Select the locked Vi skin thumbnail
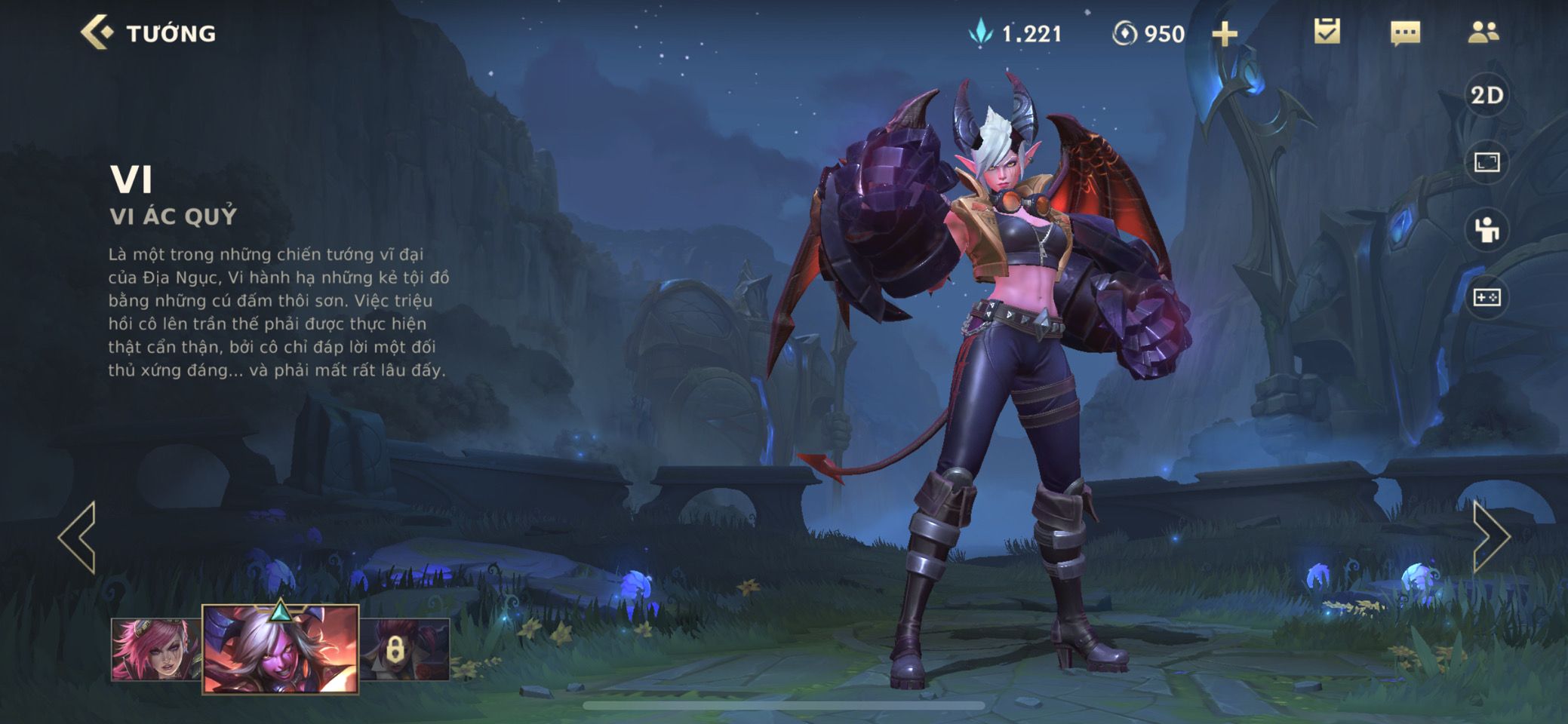1568x724 pixels. [x=405, y=649]
